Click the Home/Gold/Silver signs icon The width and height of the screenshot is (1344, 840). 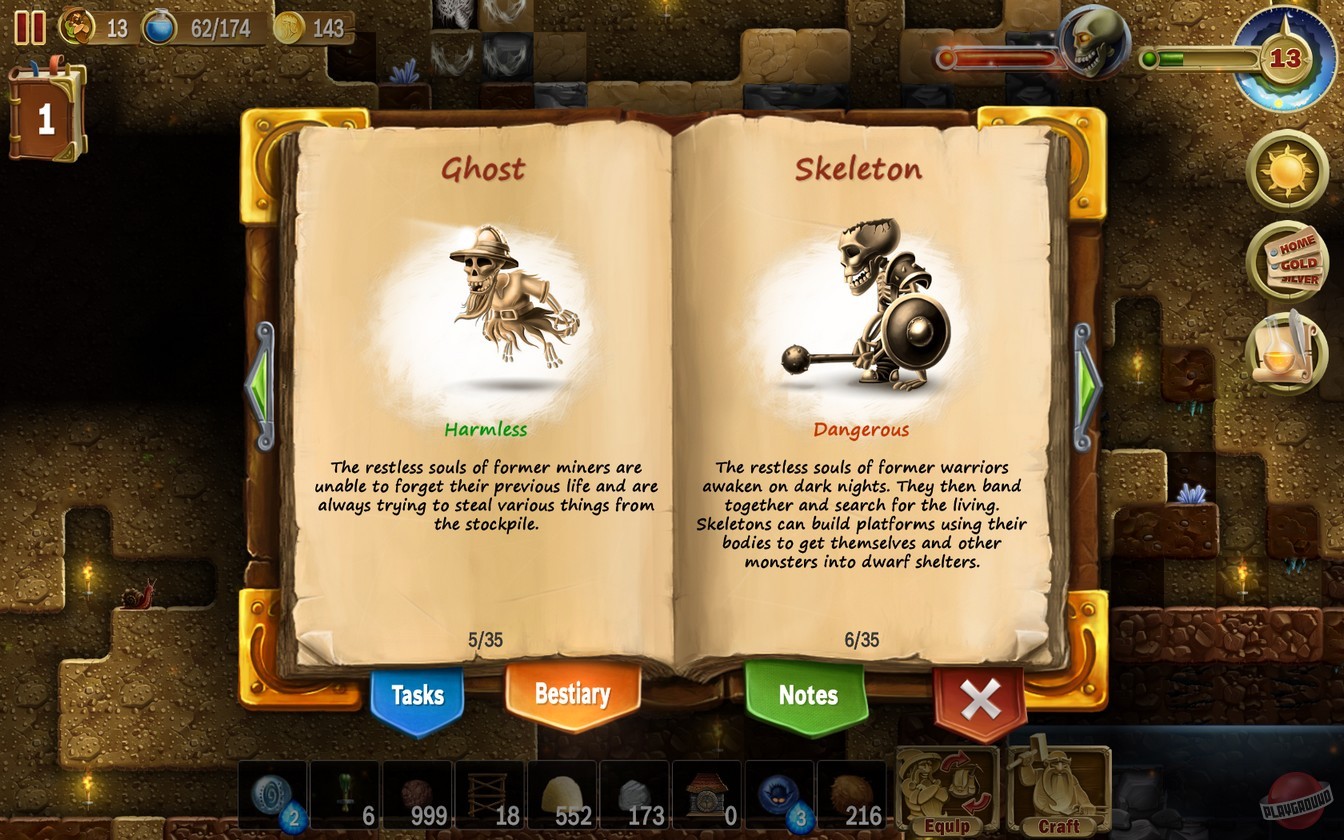tap(1289, 262)
